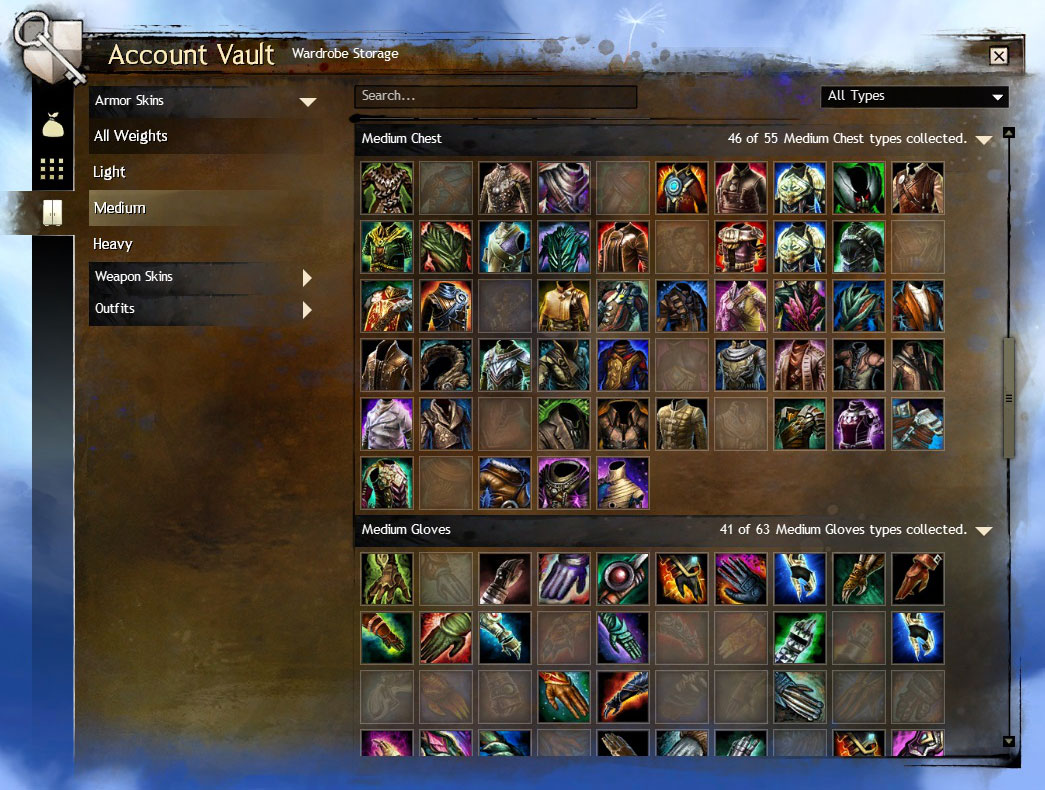This screenshot has height=790, width=1045.
Task: Collapse the Medium Chest section
Action: pyautogui.click(x=983, y=140)
